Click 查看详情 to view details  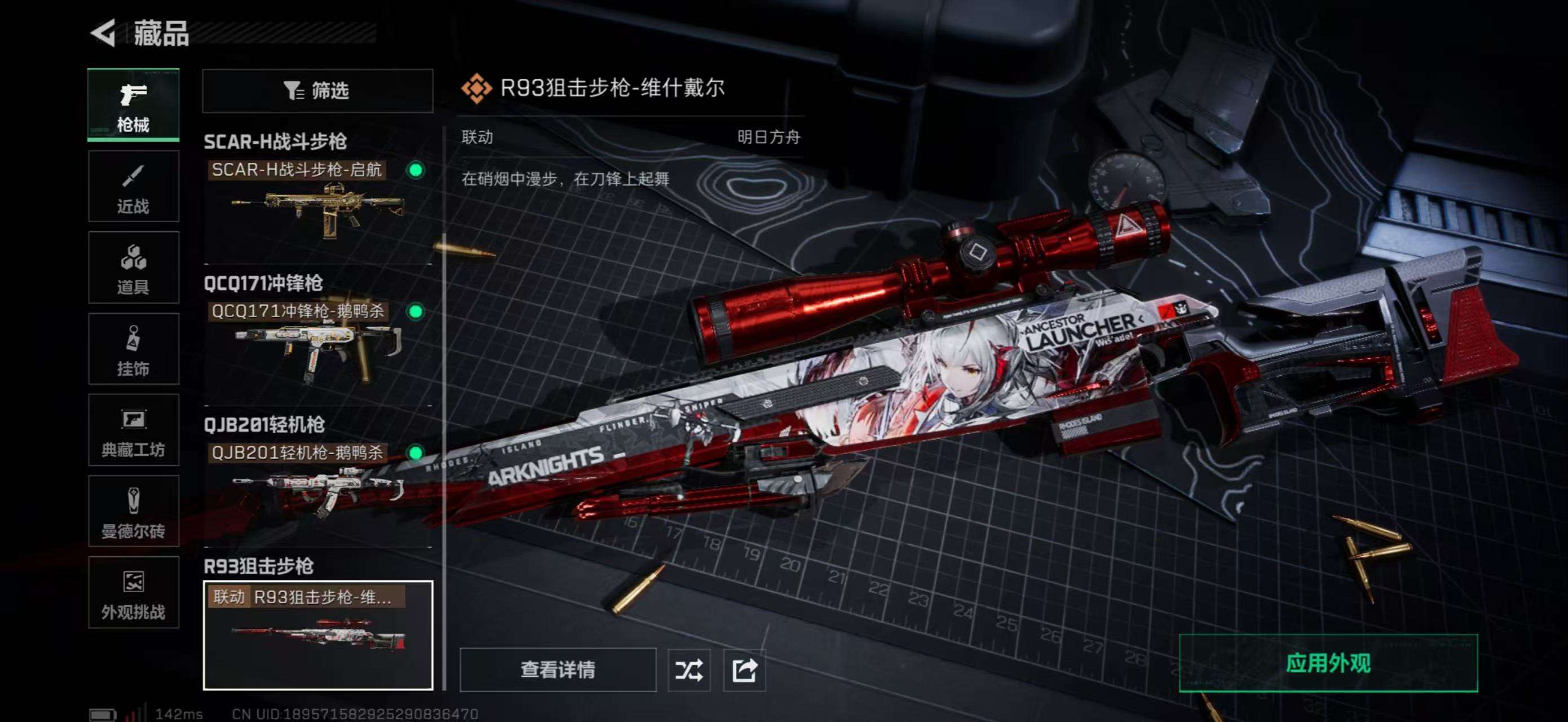click(x=558, y=670)
